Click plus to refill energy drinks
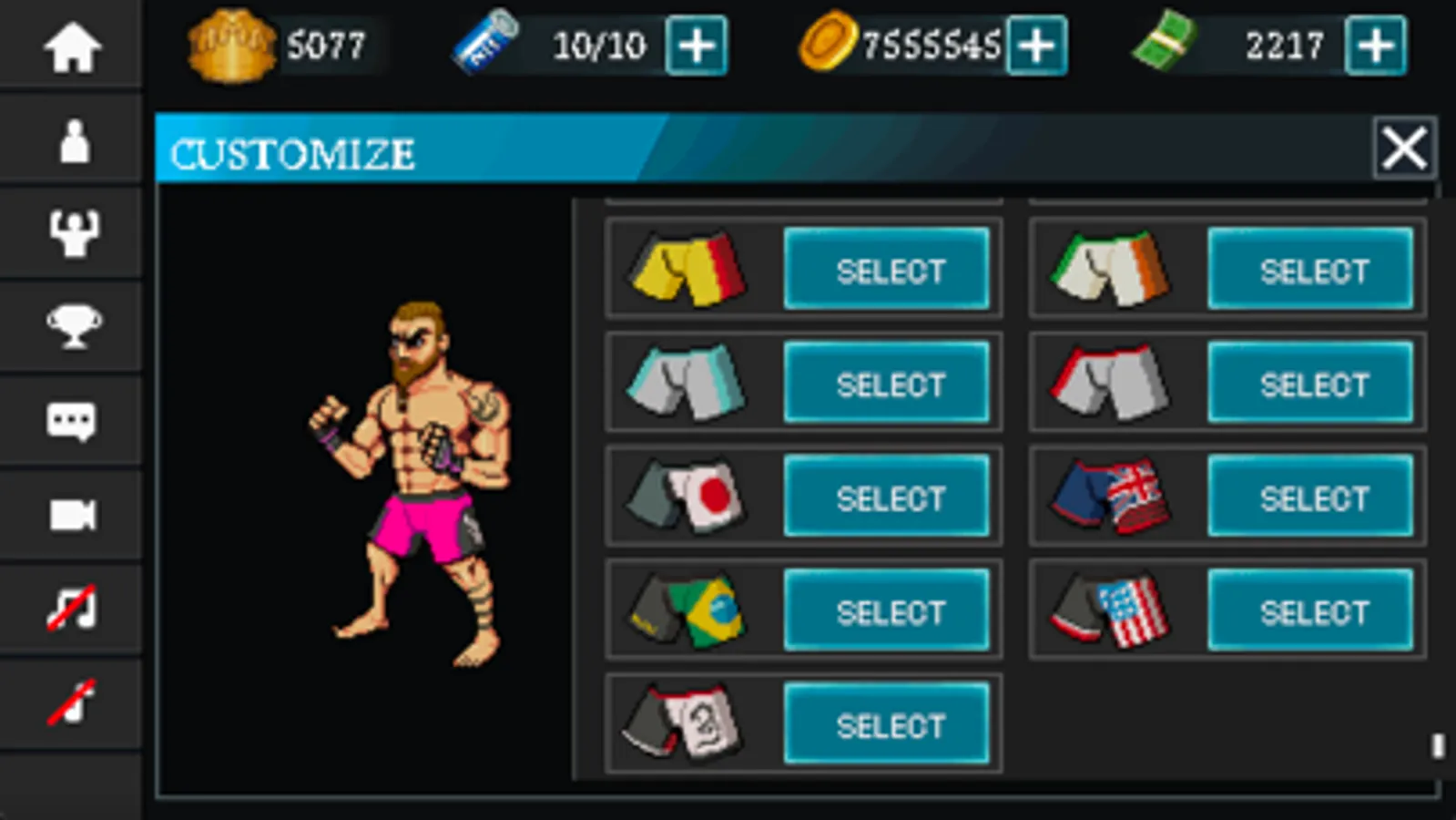Screen dimensions: 1456x820 pyautogui.click(x=698, y=46)
